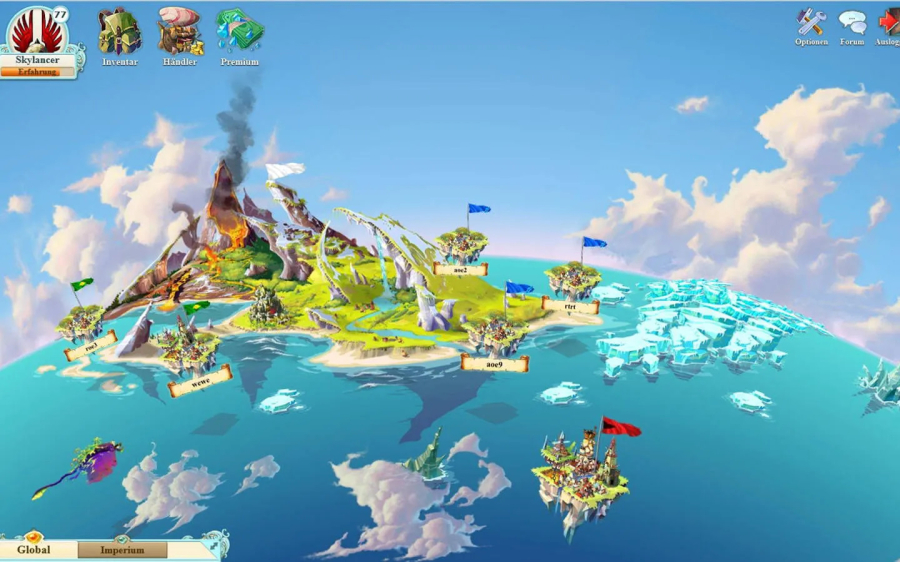900x562 pixels.
Task: Select the island city labeled aoe2
Action: point(461,246)
